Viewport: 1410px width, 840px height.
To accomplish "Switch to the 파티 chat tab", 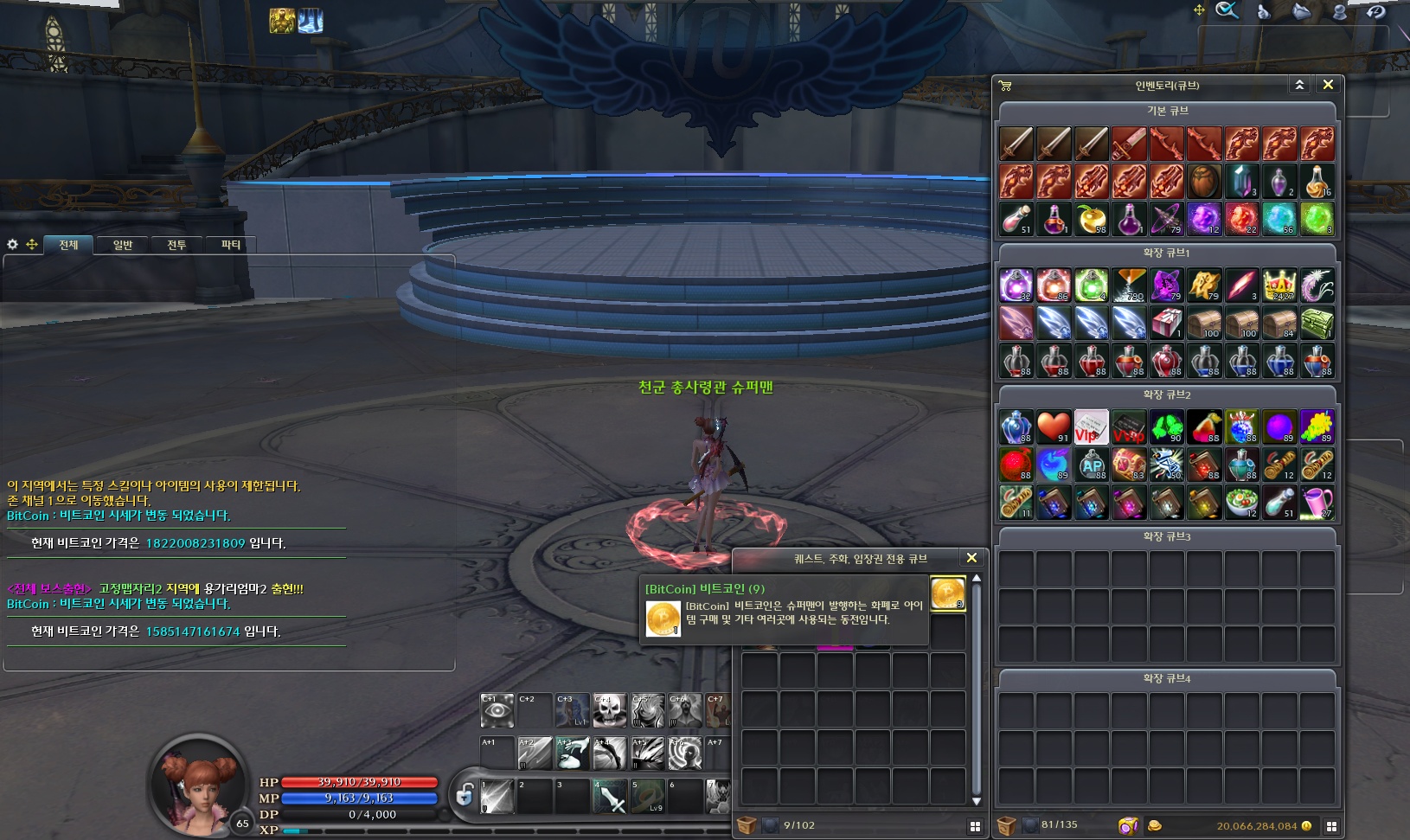I will click(x=230, y=245).
